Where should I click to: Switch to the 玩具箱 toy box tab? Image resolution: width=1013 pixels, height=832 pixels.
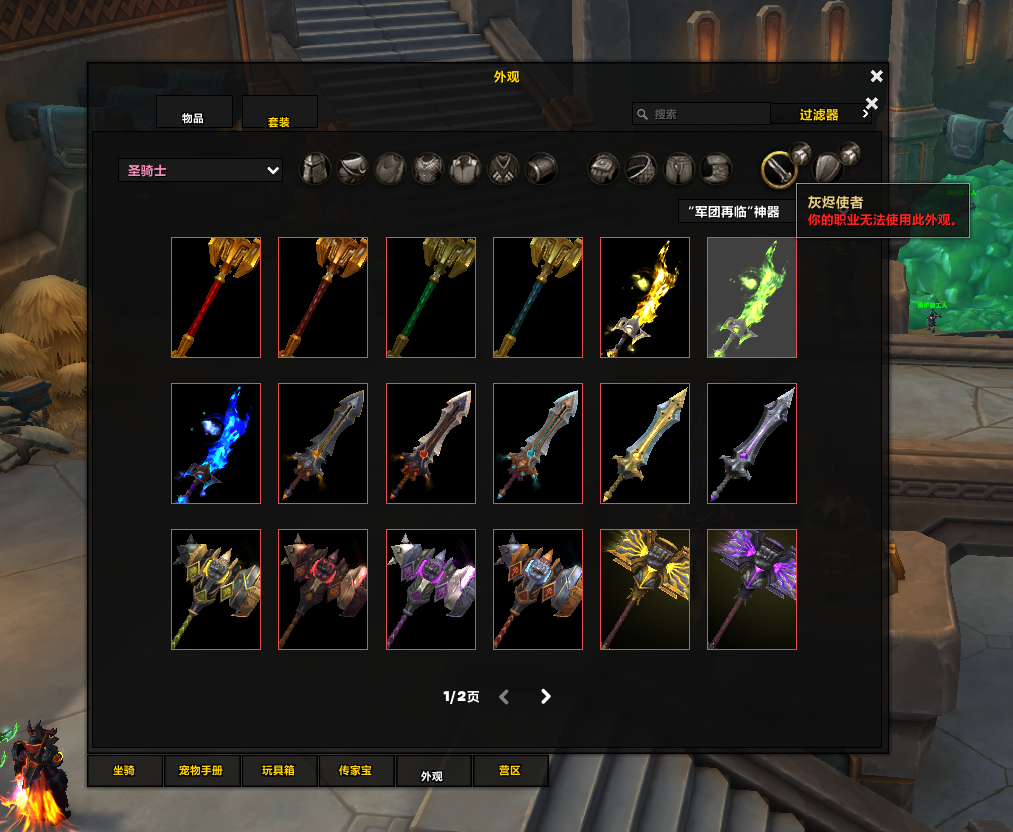coord(279,771)
